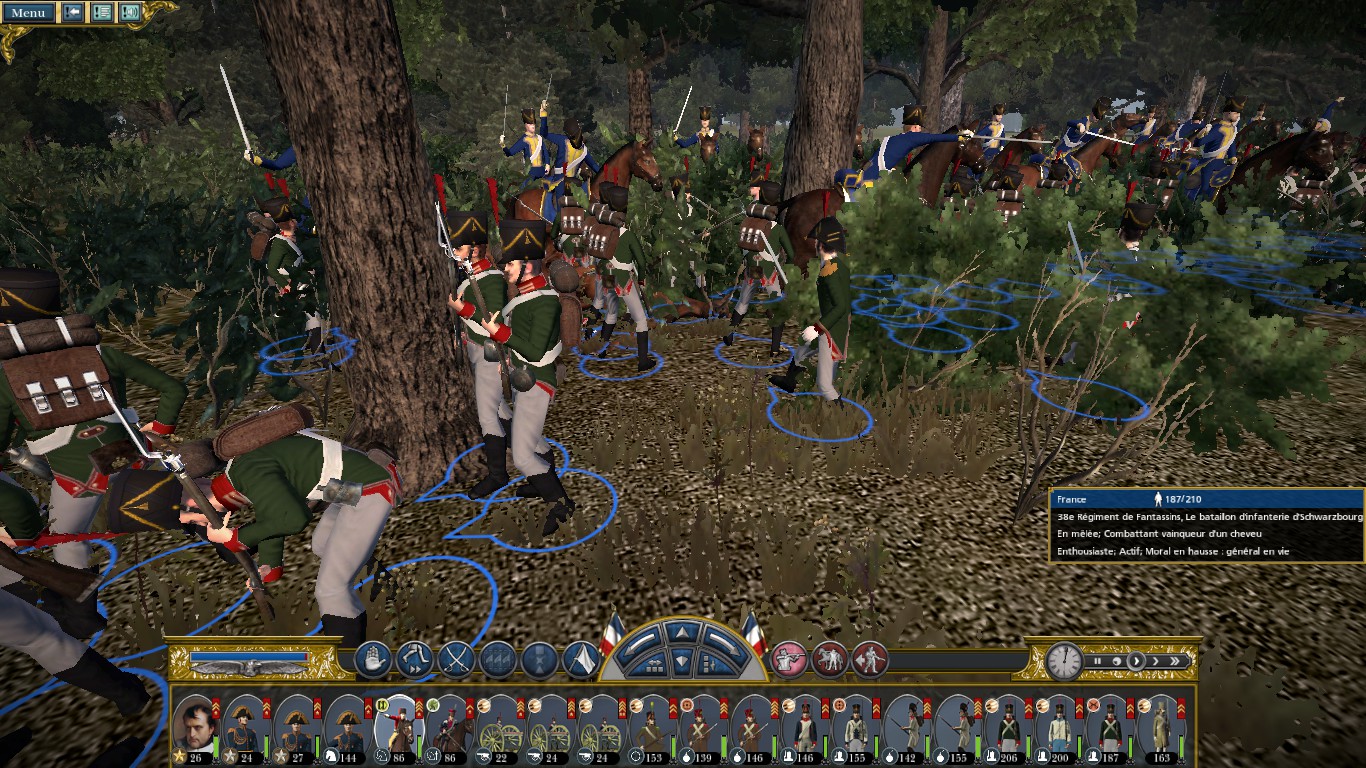
Task: Activate the crossed sabres melee button
Action: coord(456,660)
